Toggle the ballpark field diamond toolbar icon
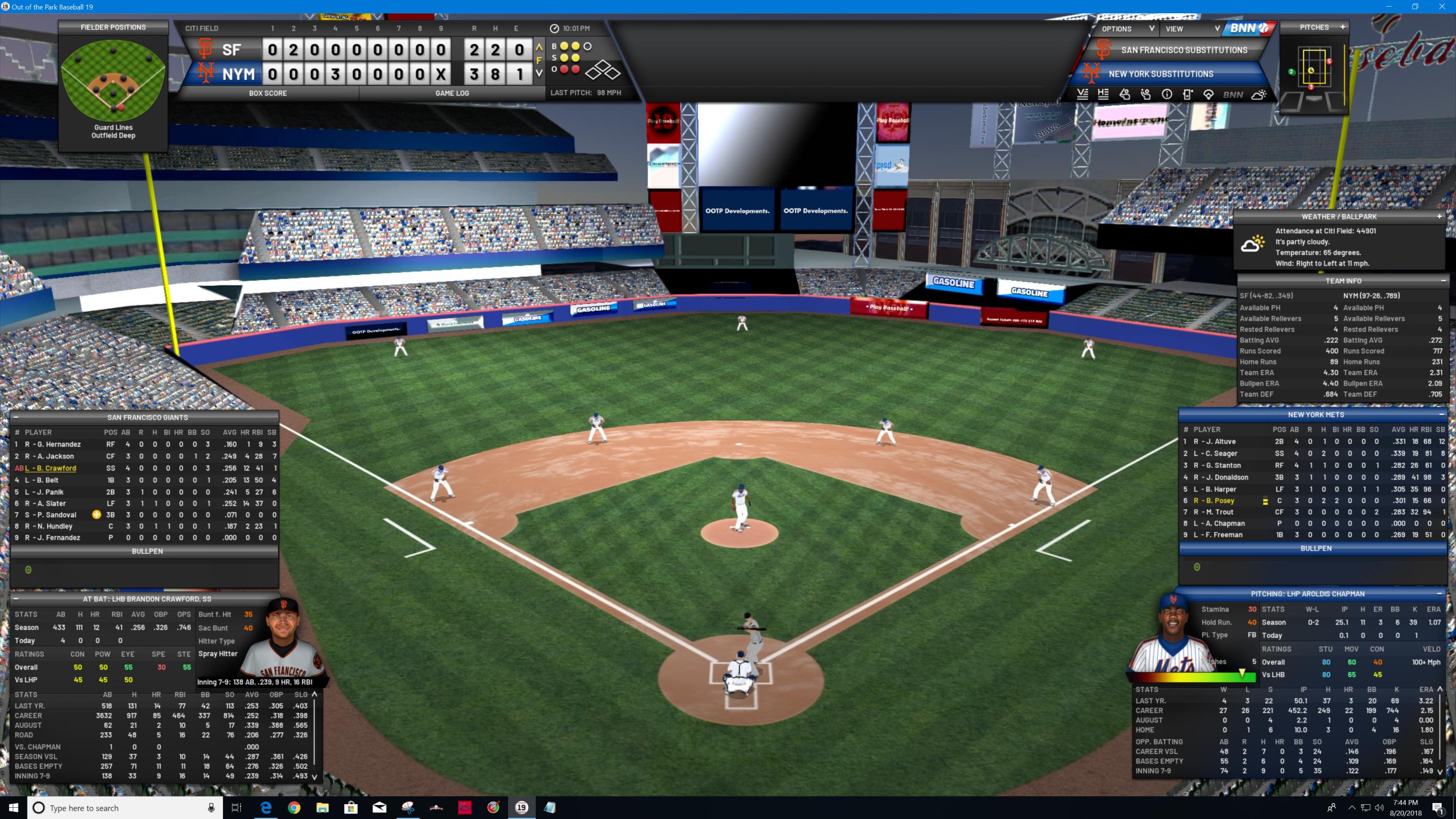Viewport: 1456px width, 819px height. pos(1208,95)
